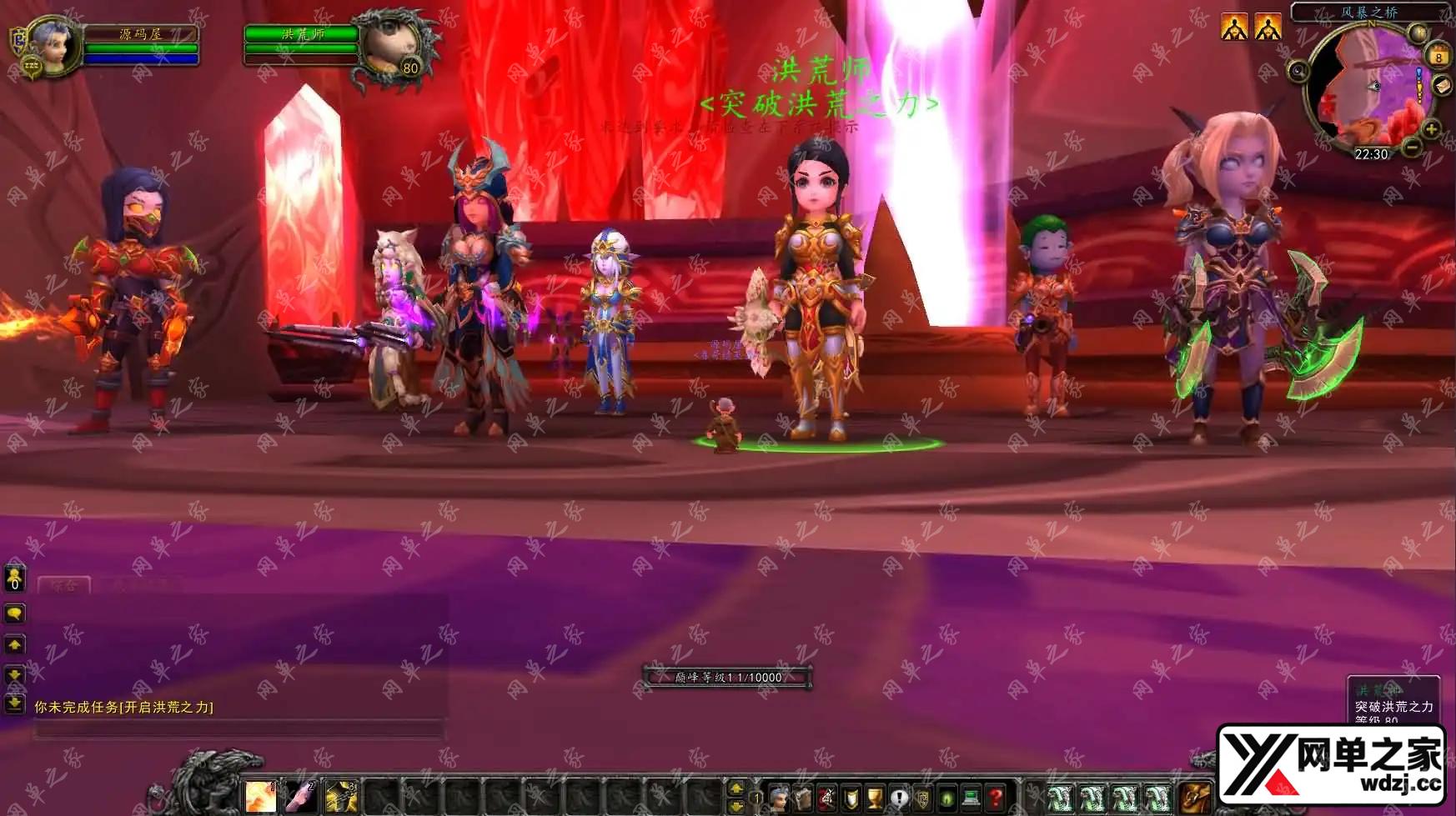The height and width of the screenshot is (816, 1456).
Task: Activate the action bar slot 1 ability
Action: tap(260, 797)
